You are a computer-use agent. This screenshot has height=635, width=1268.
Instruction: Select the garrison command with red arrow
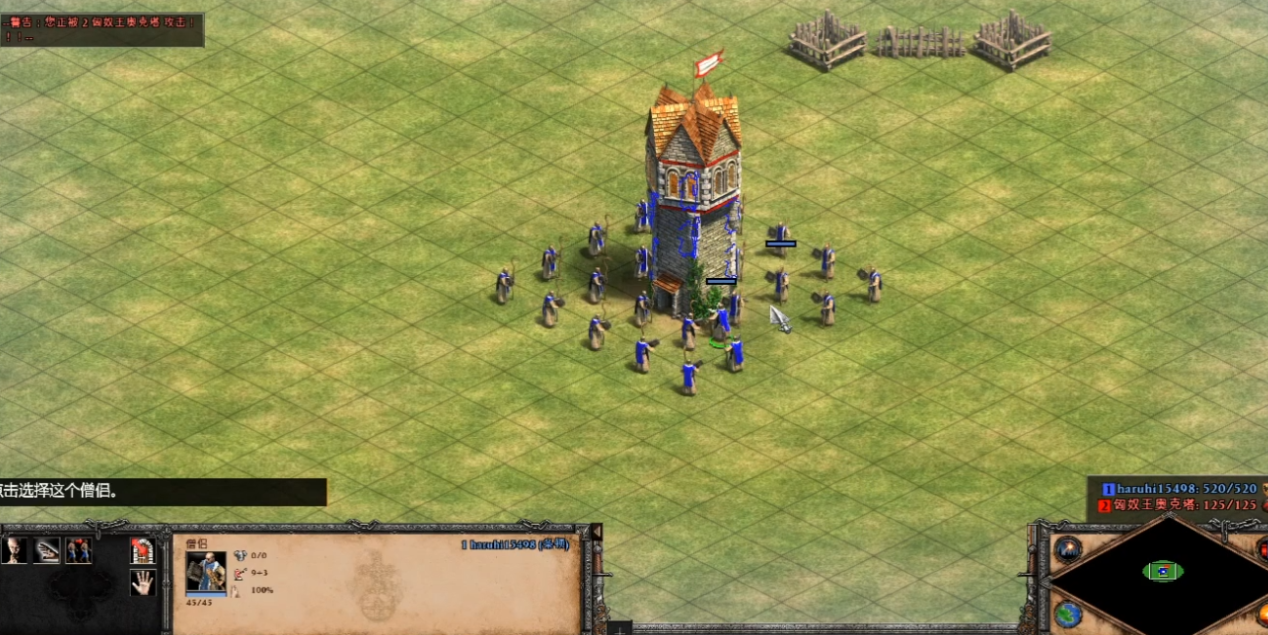pos(142,550)
